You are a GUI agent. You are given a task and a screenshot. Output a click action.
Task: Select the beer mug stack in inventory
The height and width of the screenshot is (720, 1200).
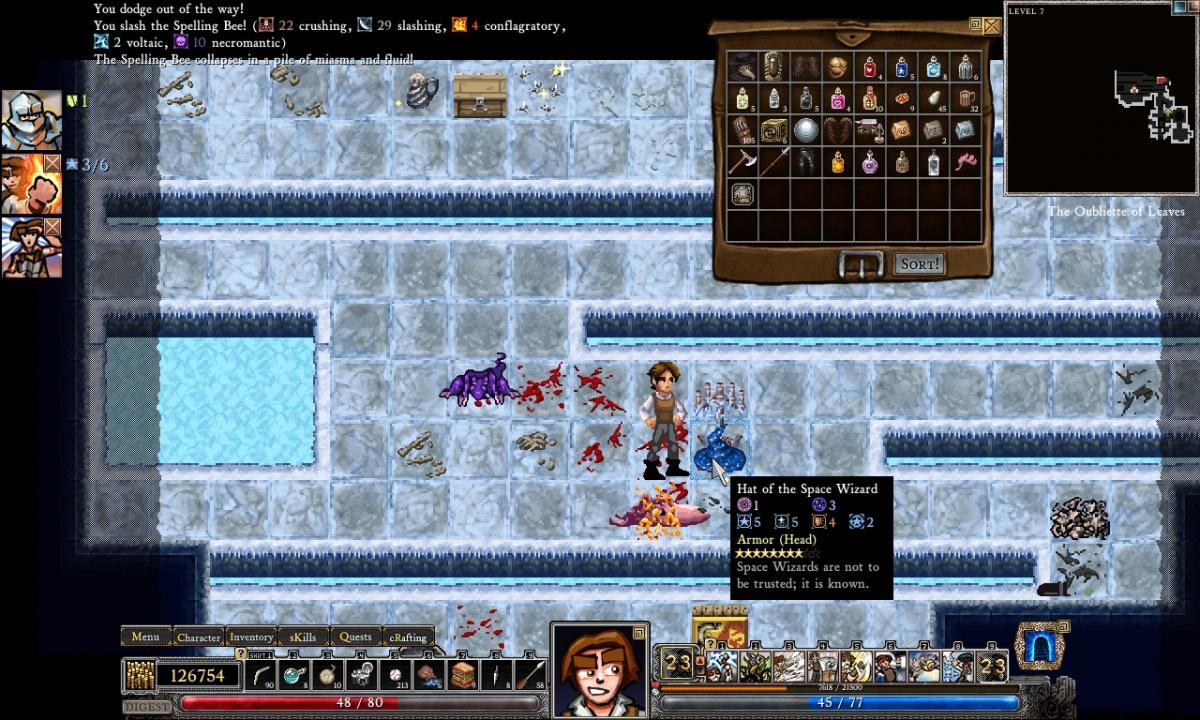coord(966,99)
